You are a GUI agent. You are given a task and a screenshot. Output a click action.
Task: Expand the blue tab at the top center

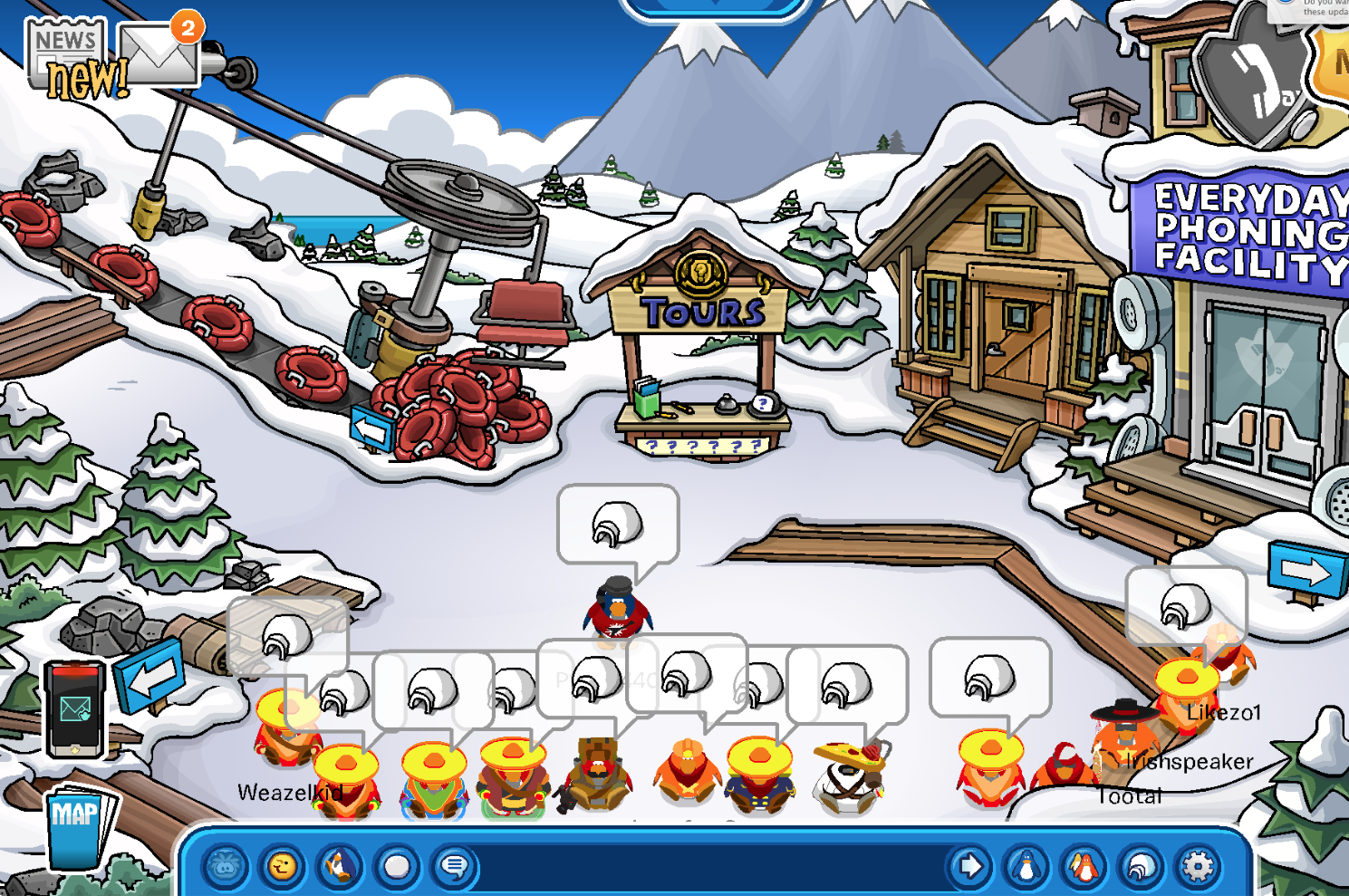[x=715, y=7]
